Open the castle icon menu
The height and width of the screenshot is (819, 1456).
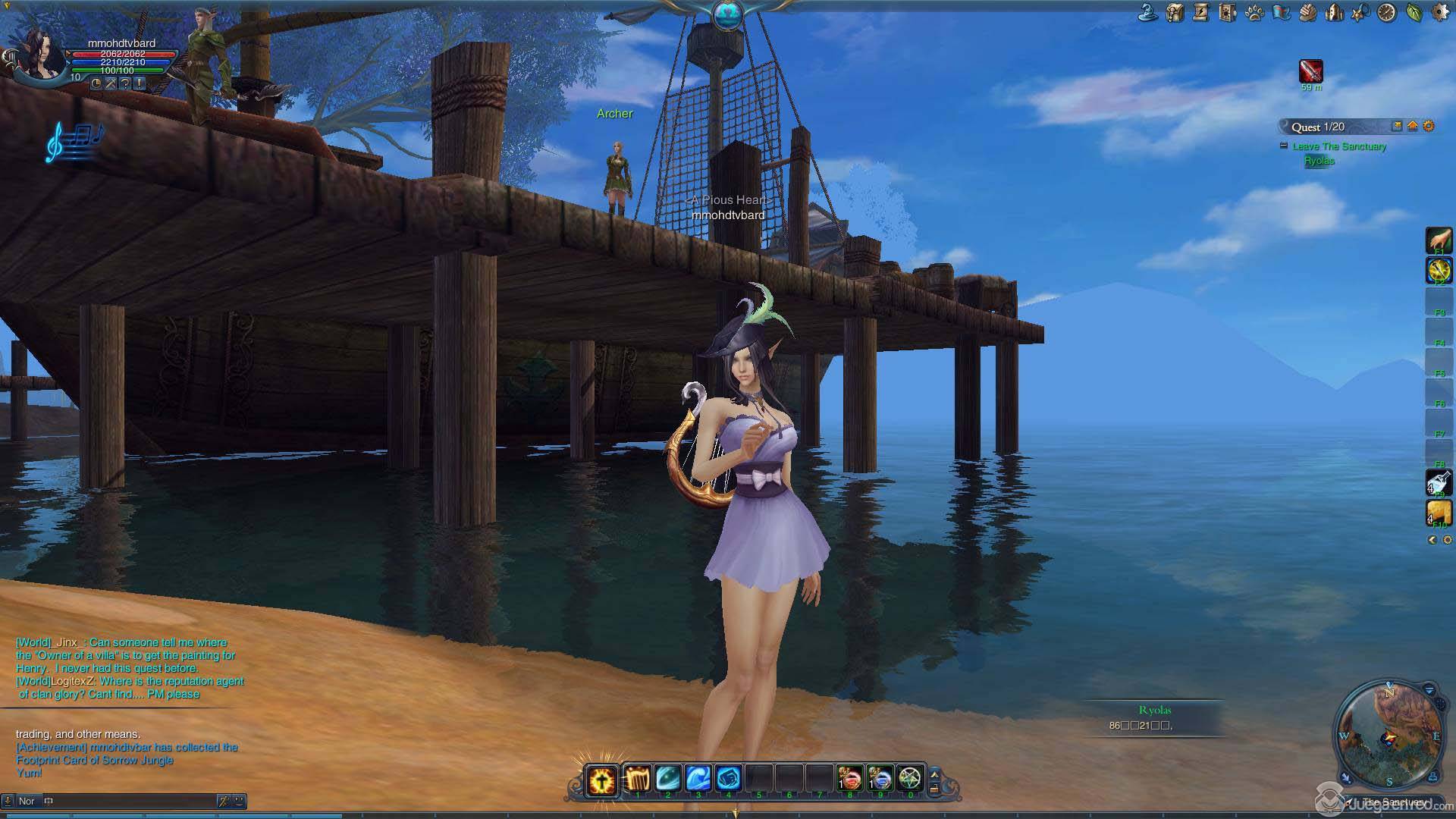coord(1334,12)
